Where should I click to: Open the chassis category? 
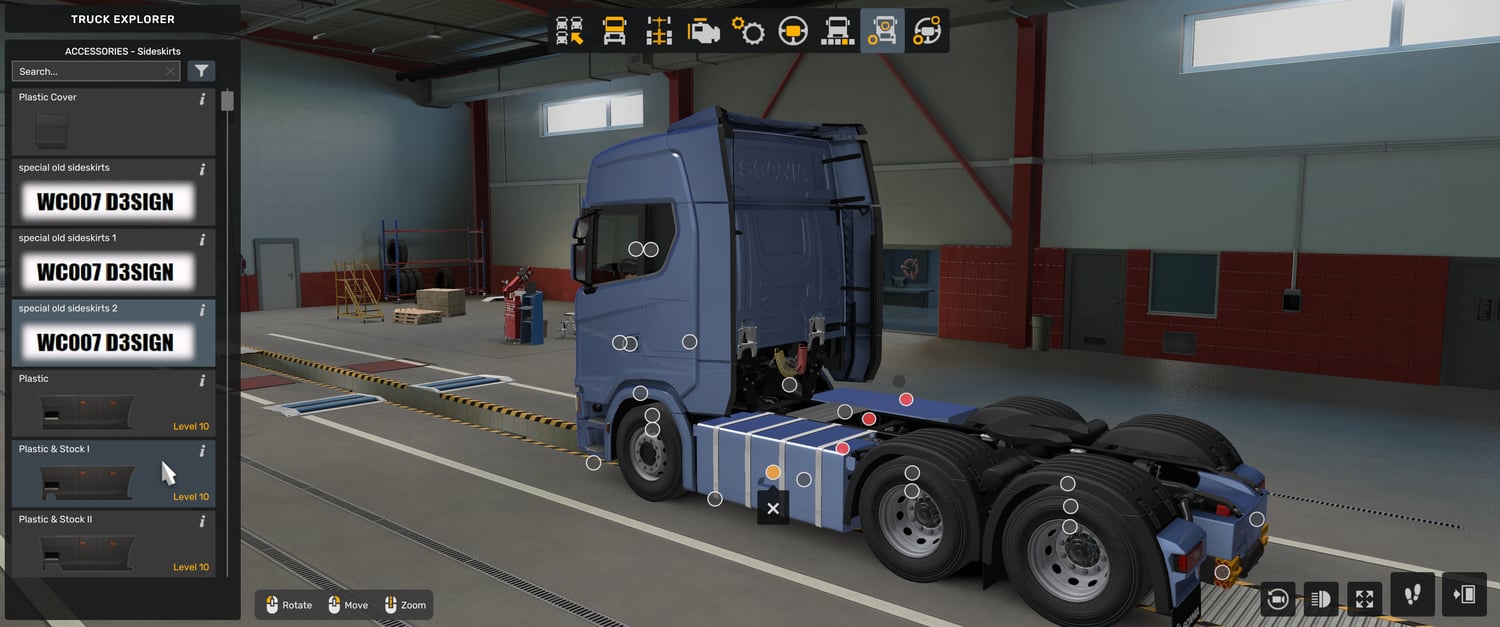tap(659, 31)
